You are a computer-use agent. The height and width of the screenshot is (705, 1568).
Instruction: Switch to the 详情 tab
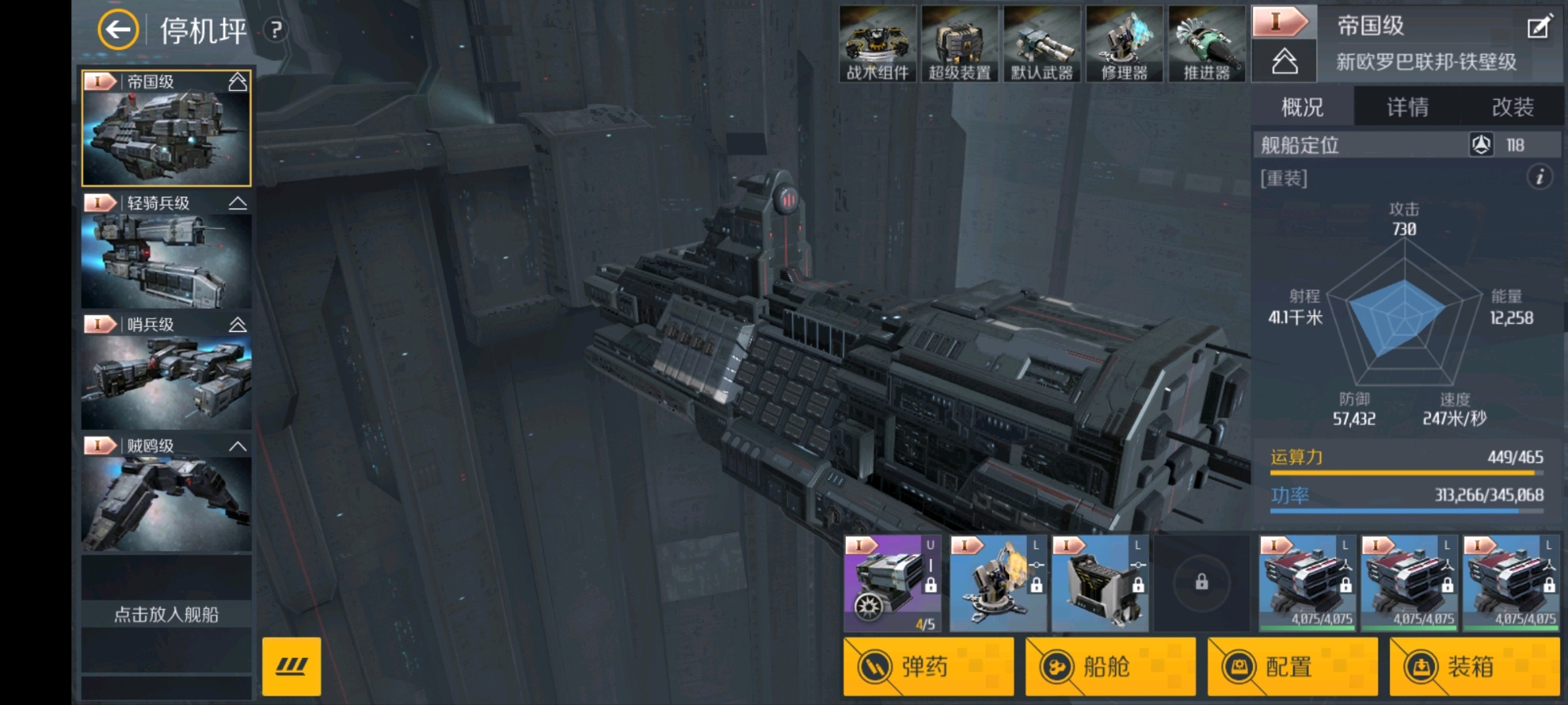point(1407,107)
